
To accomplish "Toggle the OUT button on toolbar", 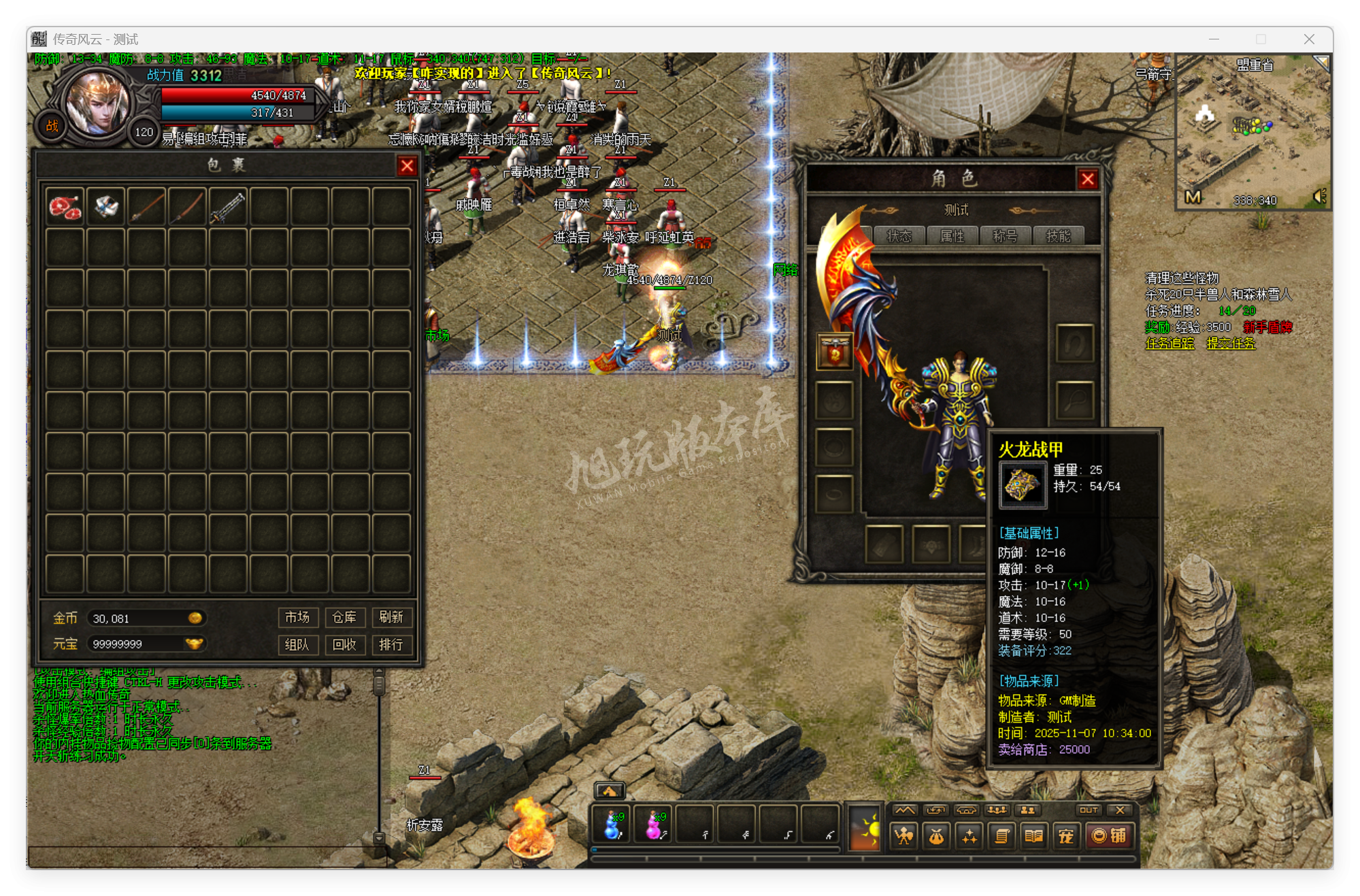I will (x=1089, y=810).
